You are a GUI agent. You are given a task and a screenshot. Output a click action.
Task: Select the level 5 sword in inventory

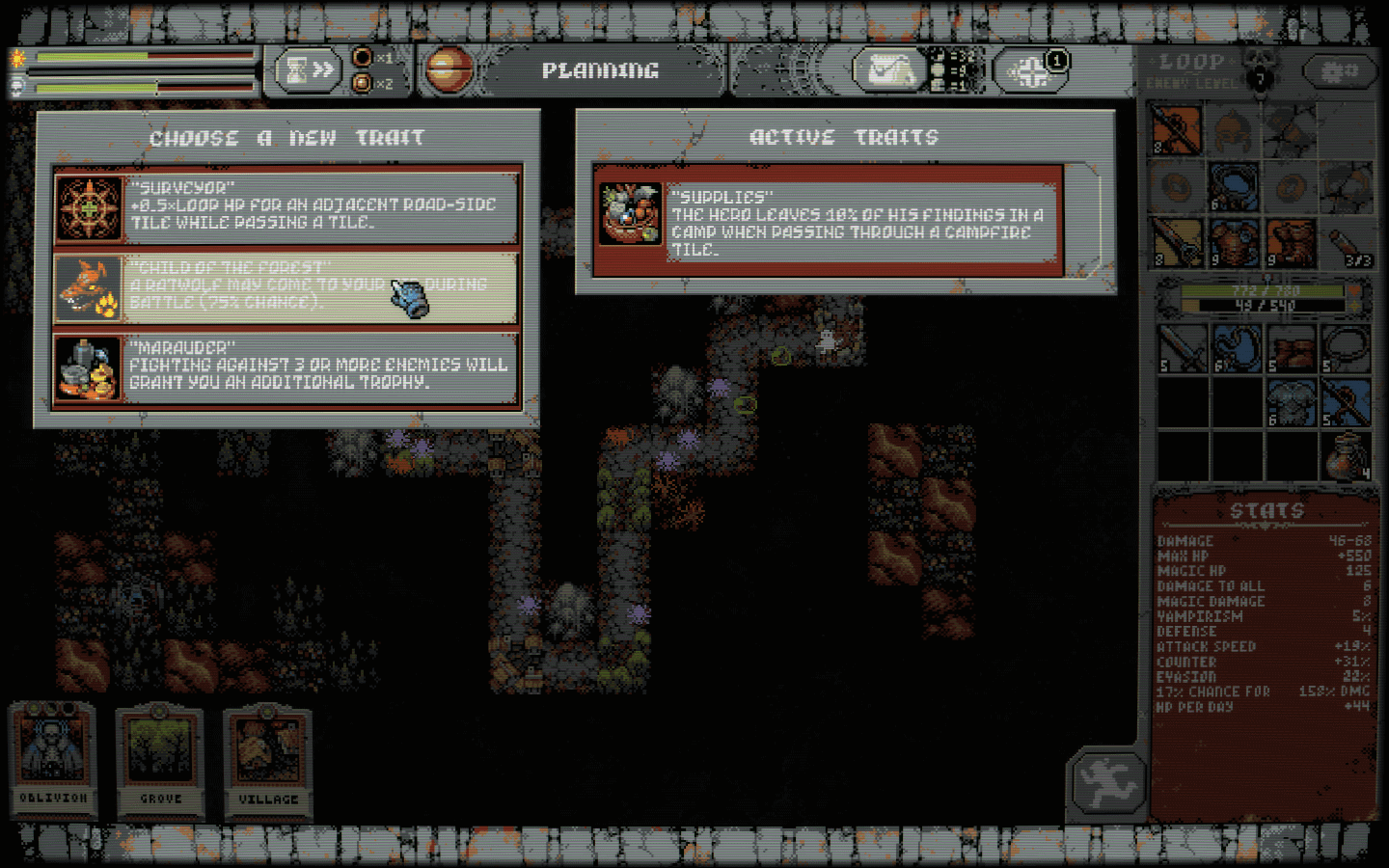coord(1182,347)
